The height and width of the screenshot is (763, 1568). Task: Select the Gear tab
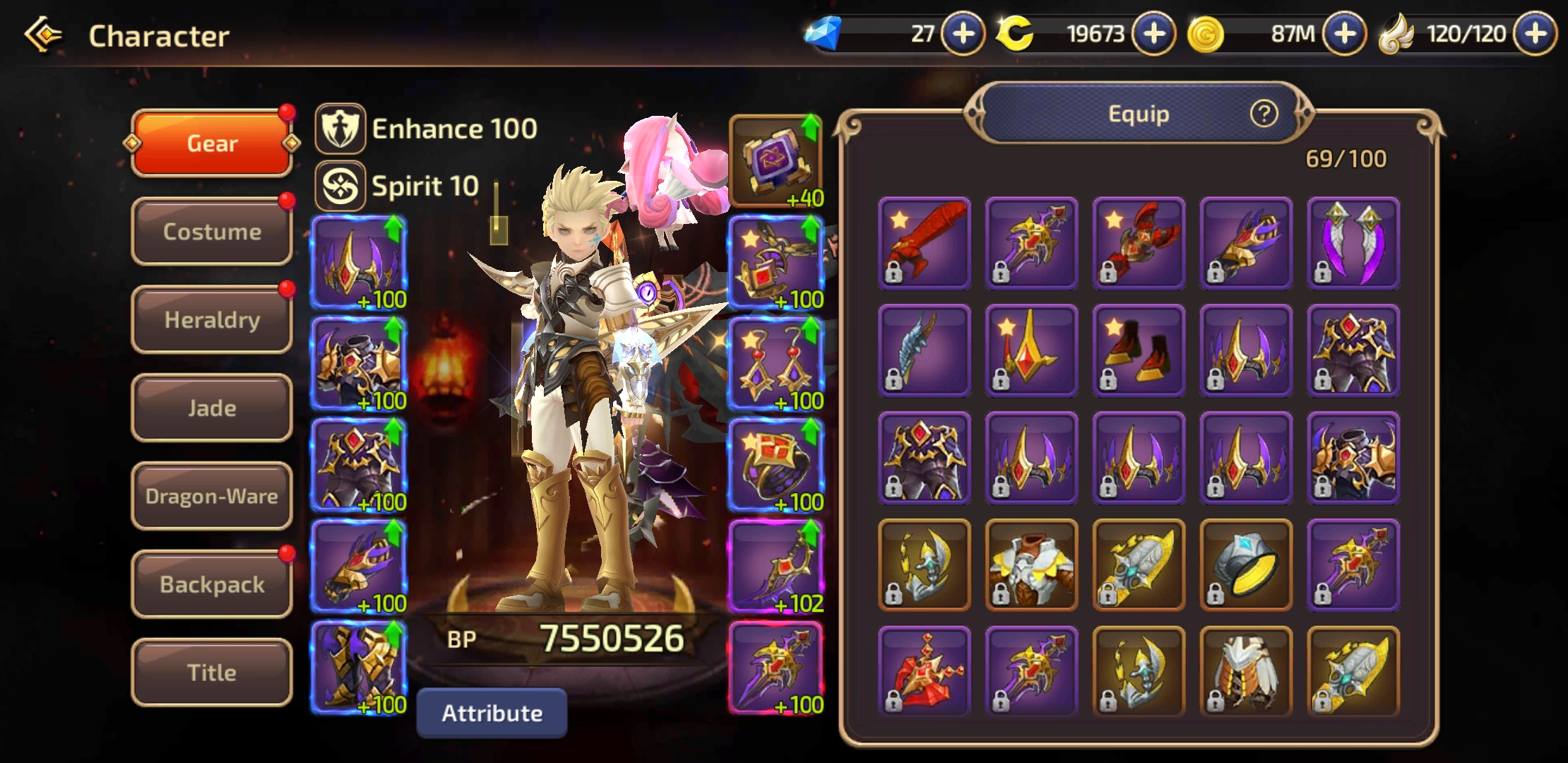pyautogui.click(x=212, y=143)
